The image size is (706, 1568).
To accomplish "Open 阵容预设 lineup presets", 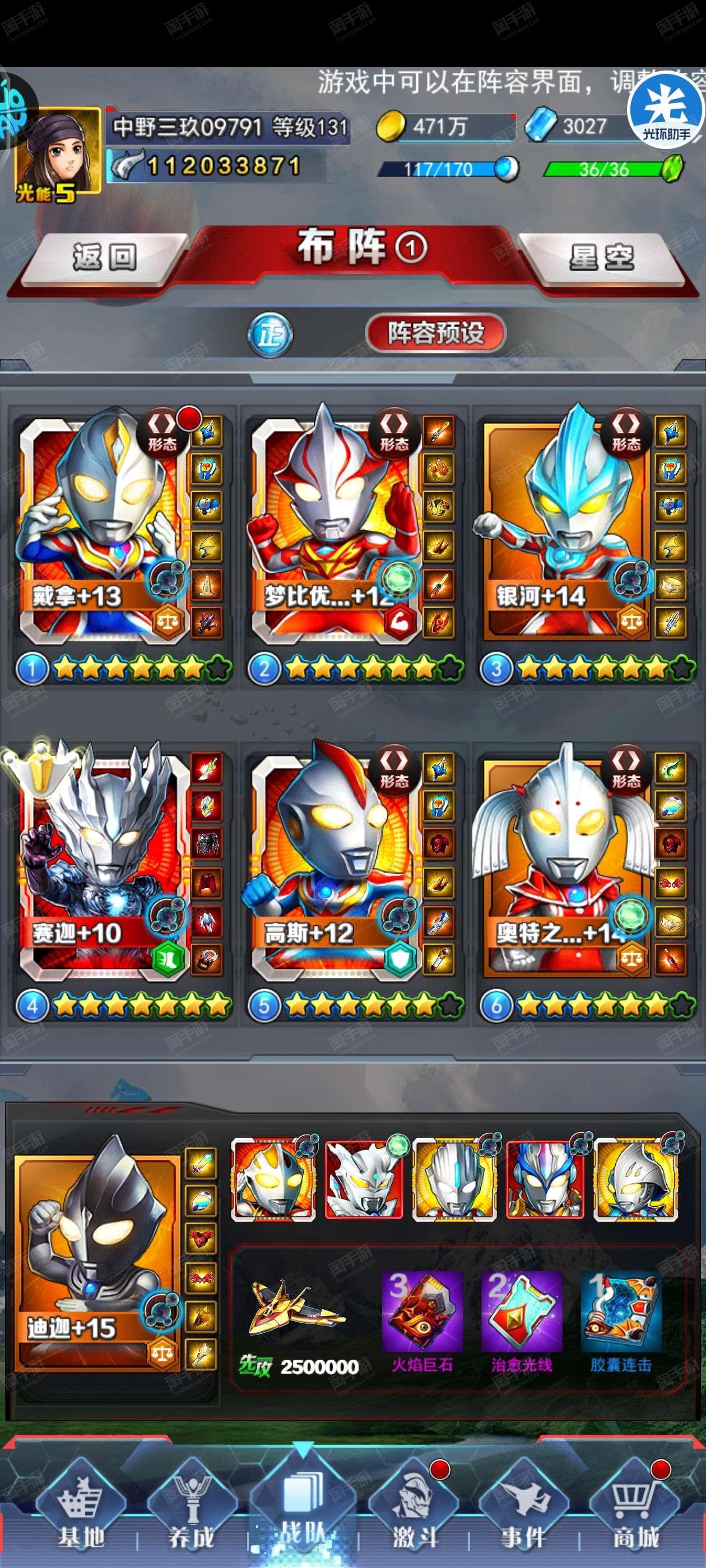I will point(435,333).
